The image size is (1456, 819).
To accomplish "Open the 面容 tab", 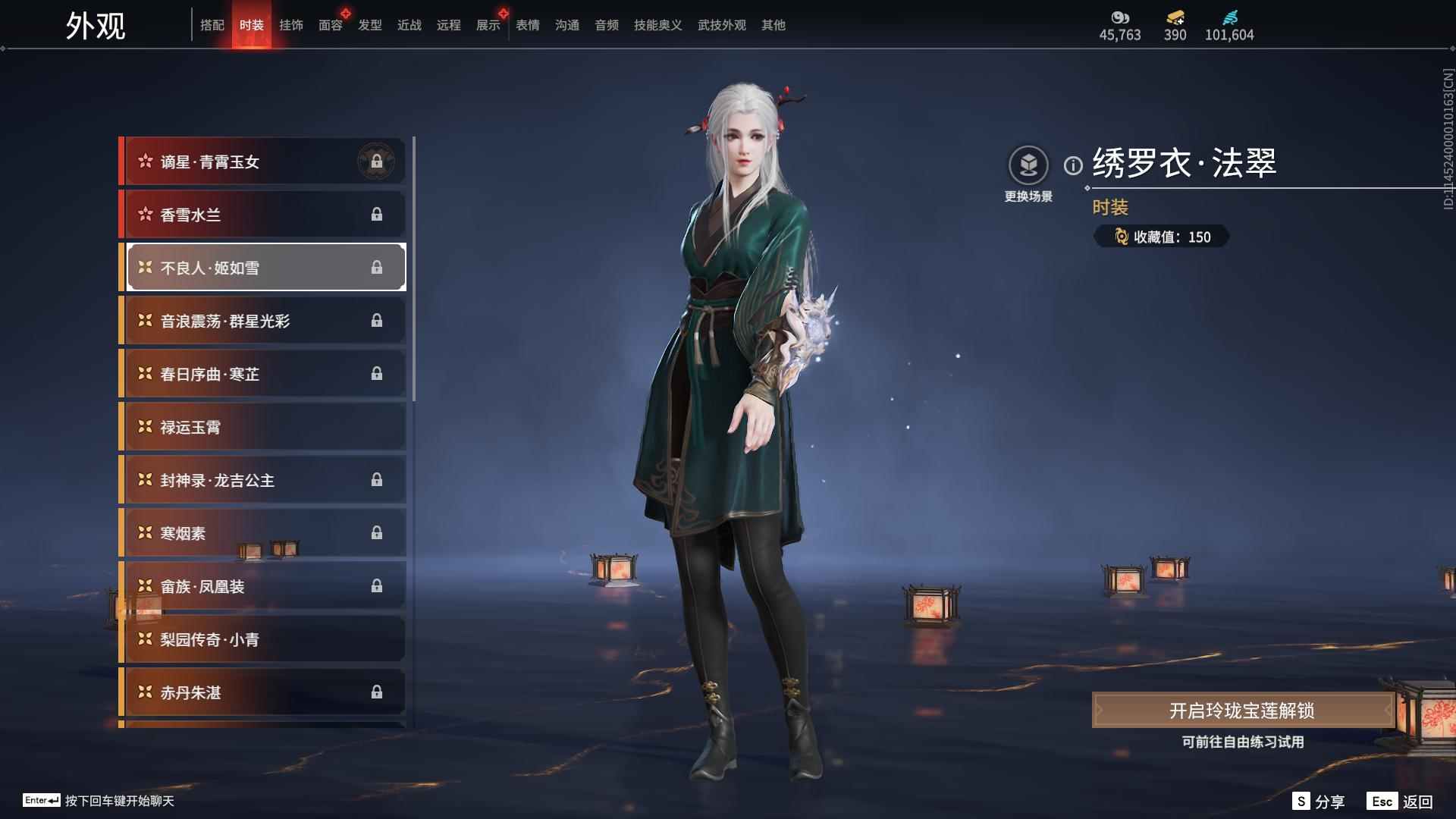I will (x=329, y=24).
